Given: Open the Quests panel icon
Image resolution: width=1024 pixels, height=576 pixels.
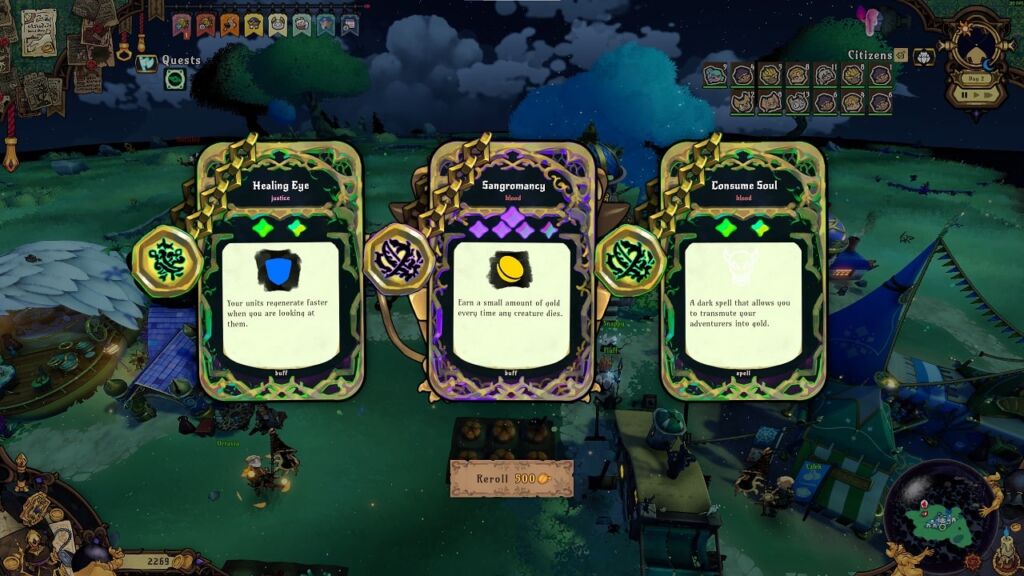Looking at the screenshot, I should click(147, 62).
